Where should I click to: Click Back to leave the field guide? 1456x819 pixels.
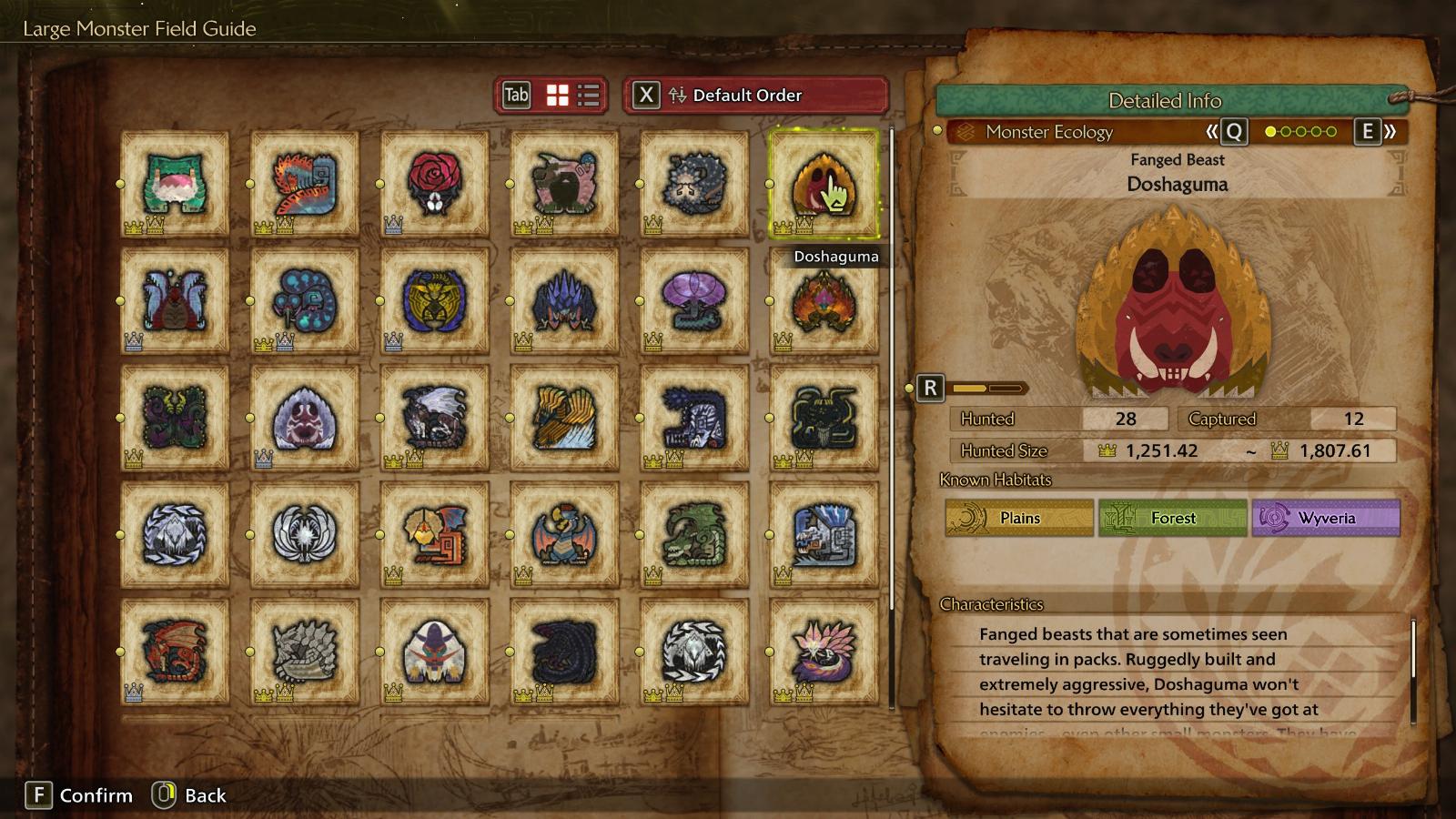190,795
